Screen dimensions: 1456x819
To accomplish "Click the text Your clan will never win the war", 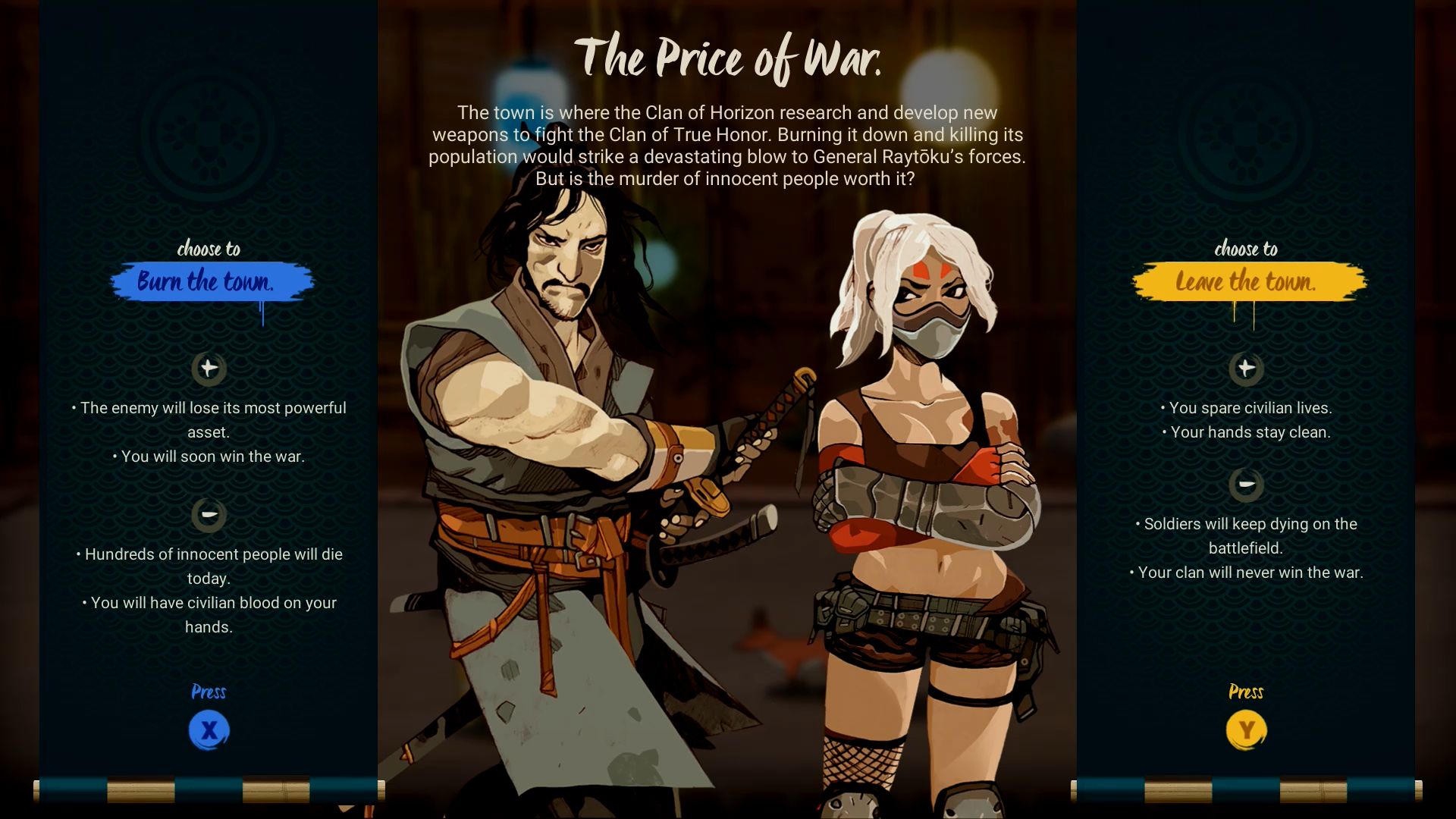I will click(1247, 573).
